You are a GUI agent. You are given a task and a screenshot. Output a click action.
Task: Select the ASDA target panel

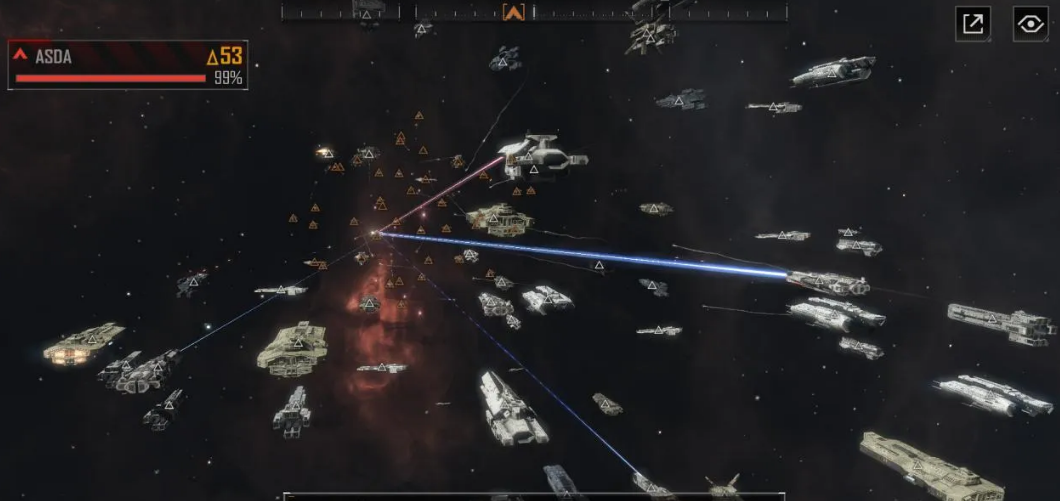point(128,65)
